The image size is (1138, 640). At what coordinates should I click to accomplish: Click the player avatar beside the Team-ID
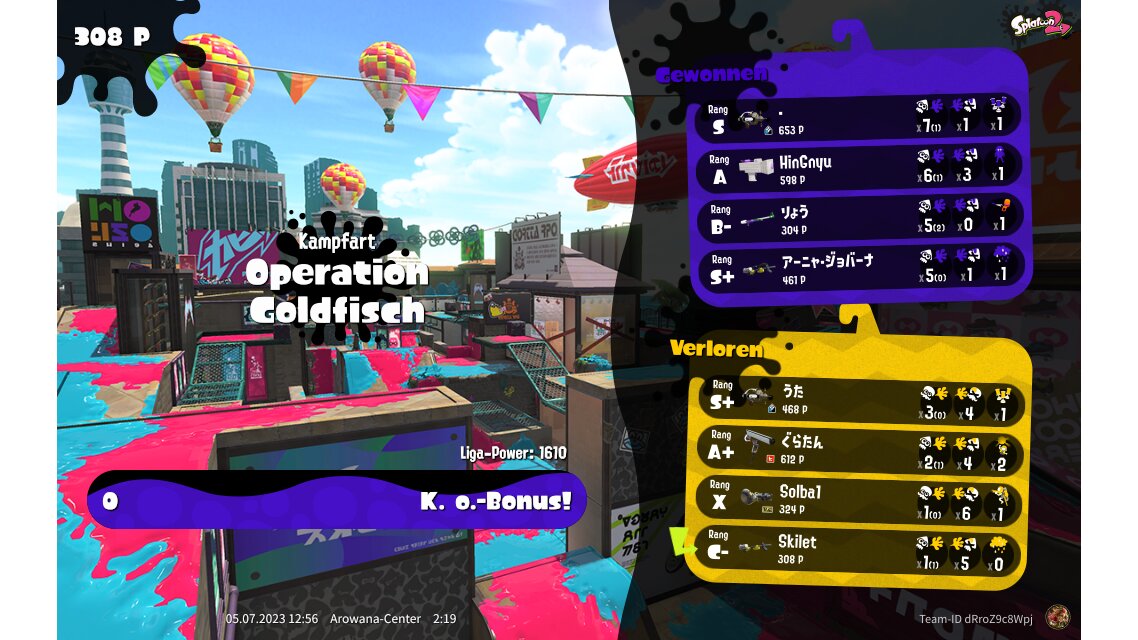1055,618
